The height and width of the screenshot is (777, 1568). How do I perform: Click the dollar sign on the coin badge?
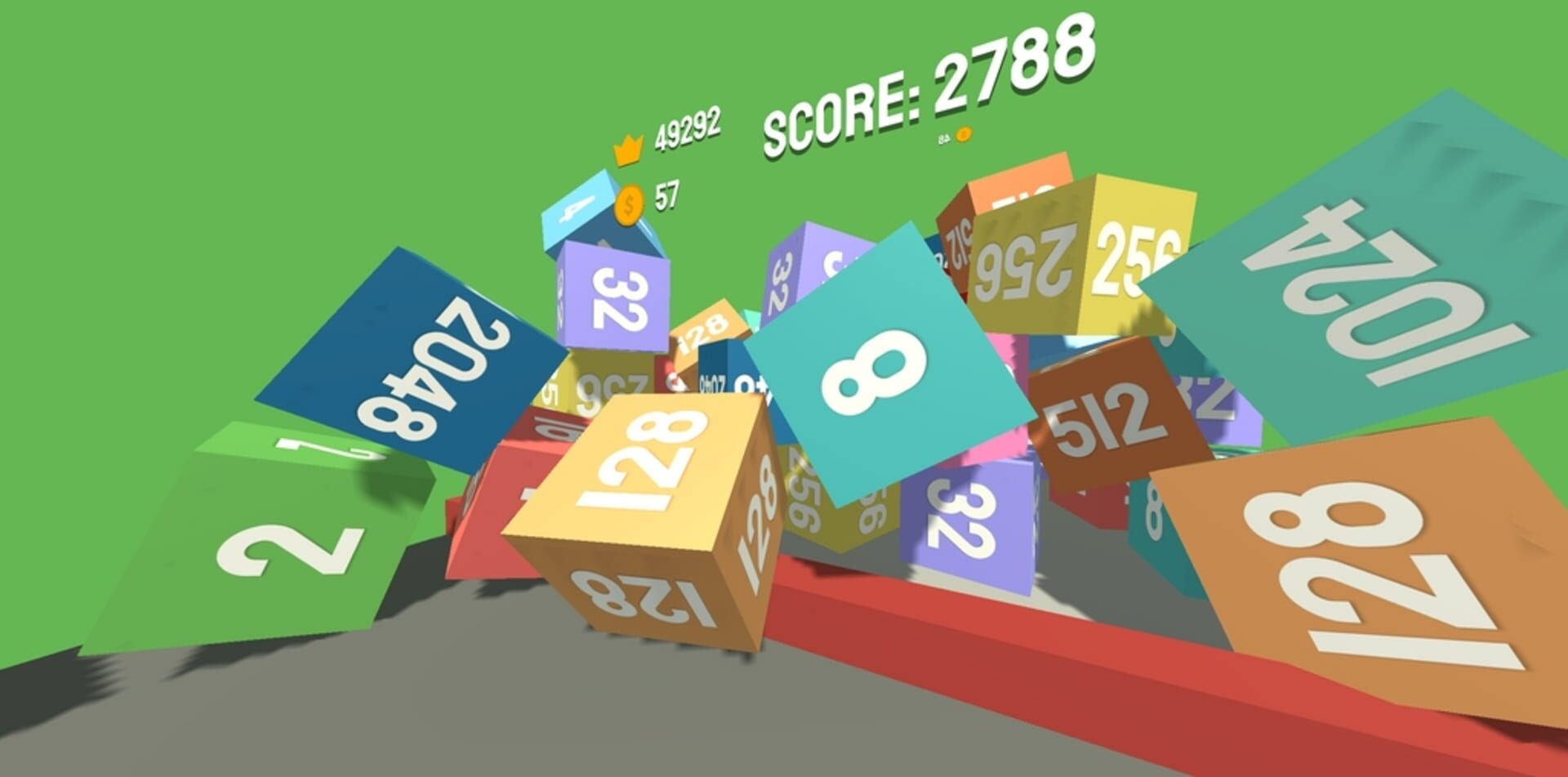click(x=627, y=203)
